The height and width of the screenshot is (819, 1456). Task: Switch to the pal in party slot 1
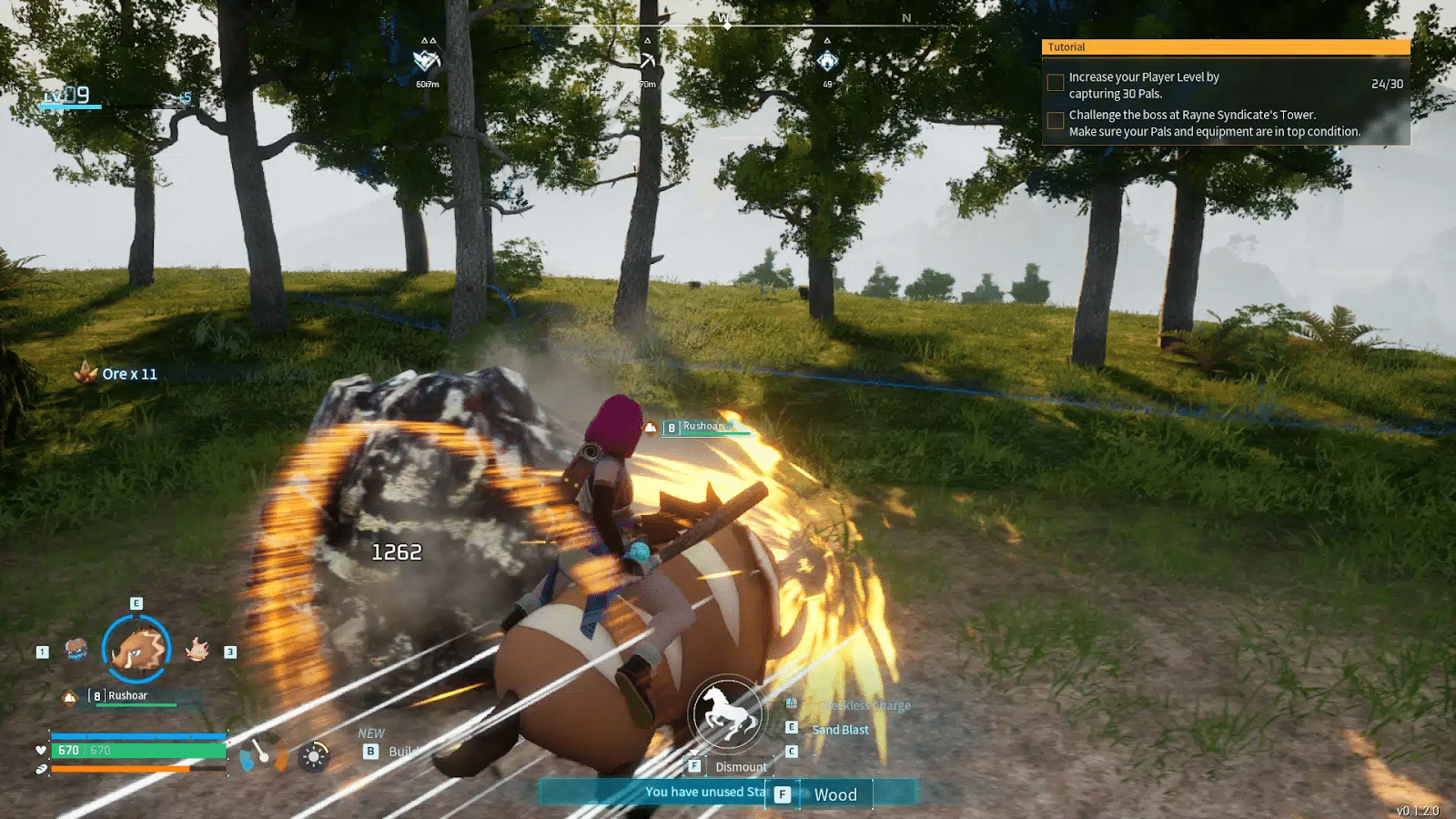coord(76,650)
